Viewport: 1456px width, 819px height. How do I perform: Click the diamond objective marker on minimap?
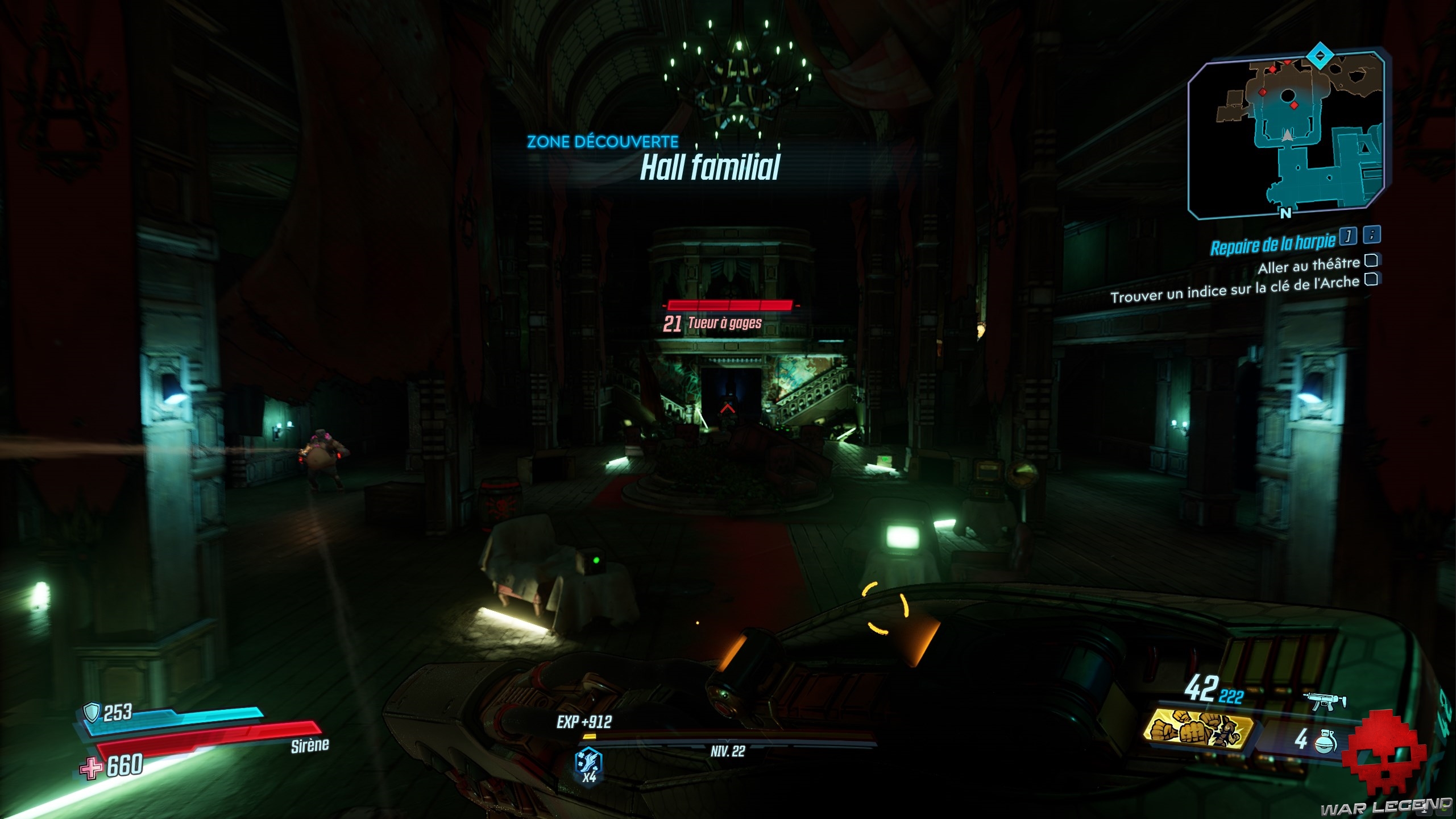pos(1320,56)
